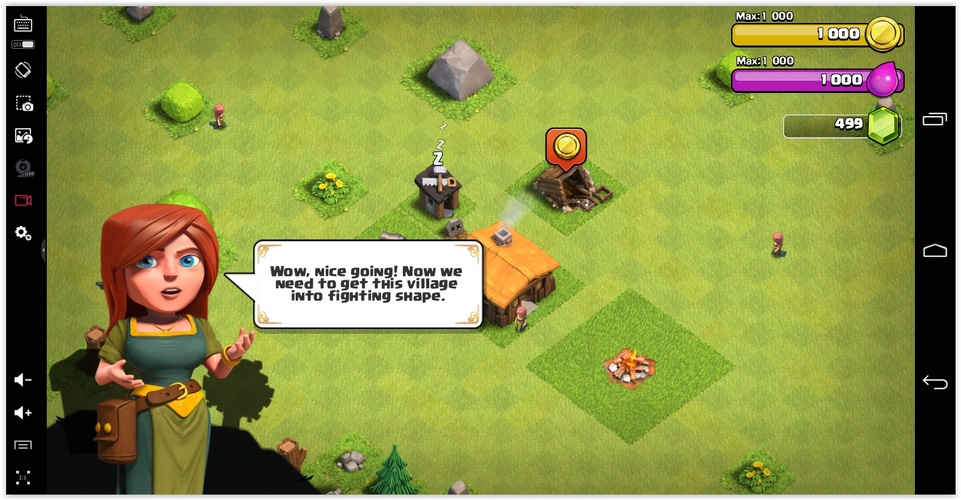Open Android recent apps
961x500 pixels.
click(x=935, y=120)
